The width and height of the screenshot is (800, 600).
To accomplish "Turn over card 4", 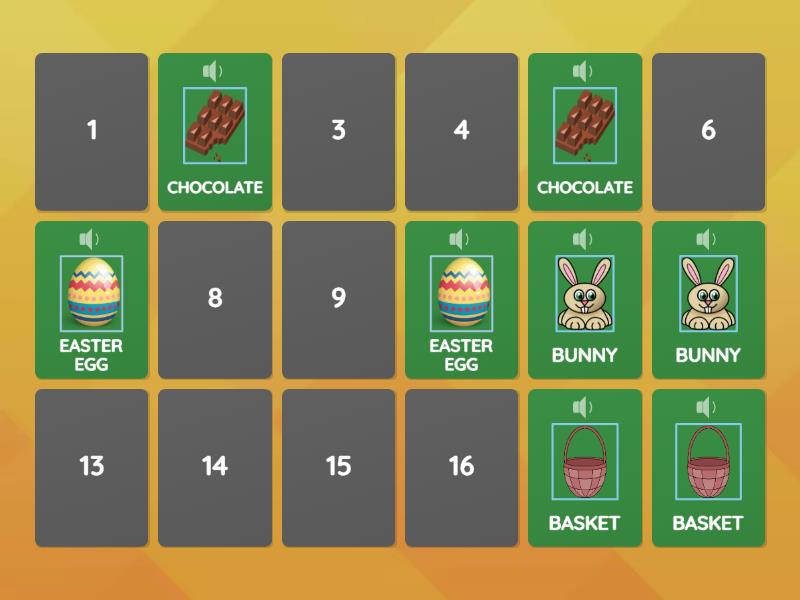I will 461,131.
